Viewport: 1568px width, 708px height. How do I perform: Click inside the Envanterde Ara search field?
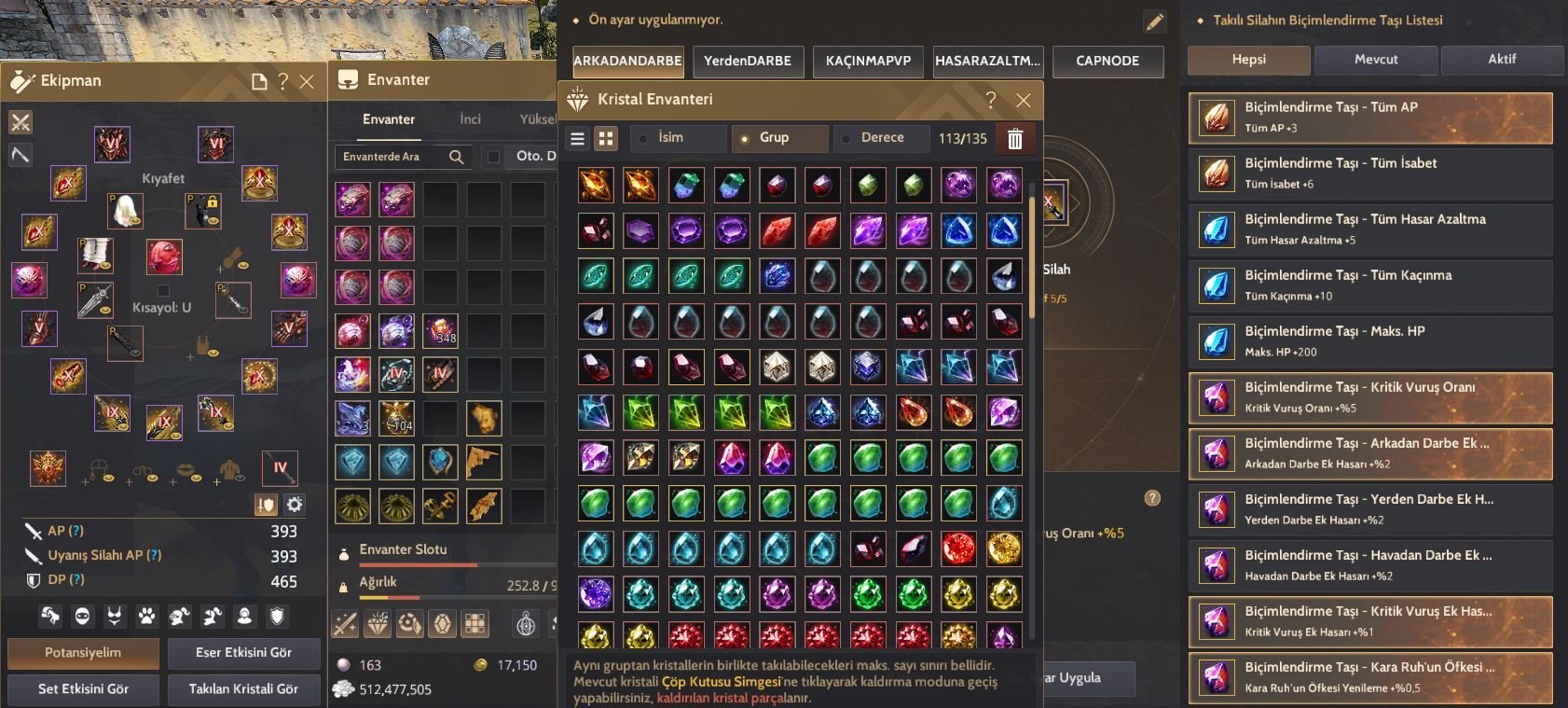click(392, 157)
